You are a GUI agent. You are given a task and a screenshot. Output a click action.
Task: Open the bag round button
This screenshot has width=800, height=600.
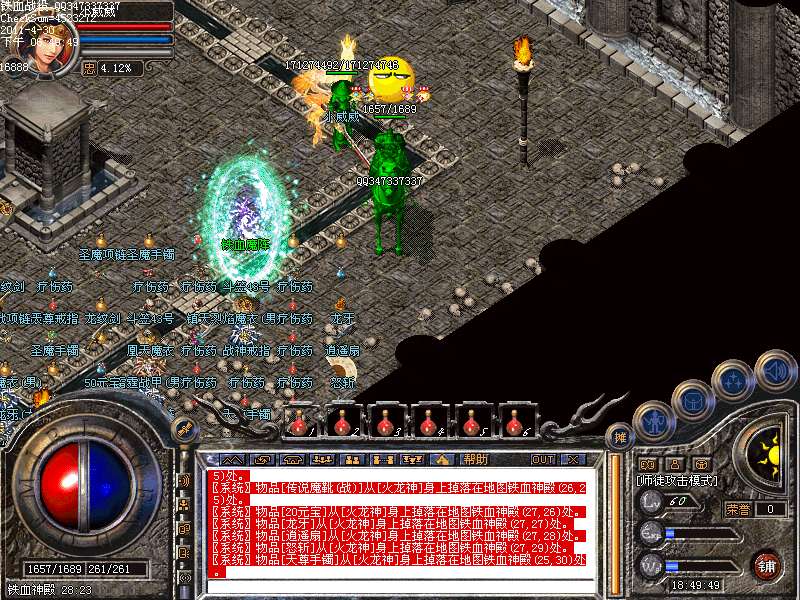[x=694, y=398]
